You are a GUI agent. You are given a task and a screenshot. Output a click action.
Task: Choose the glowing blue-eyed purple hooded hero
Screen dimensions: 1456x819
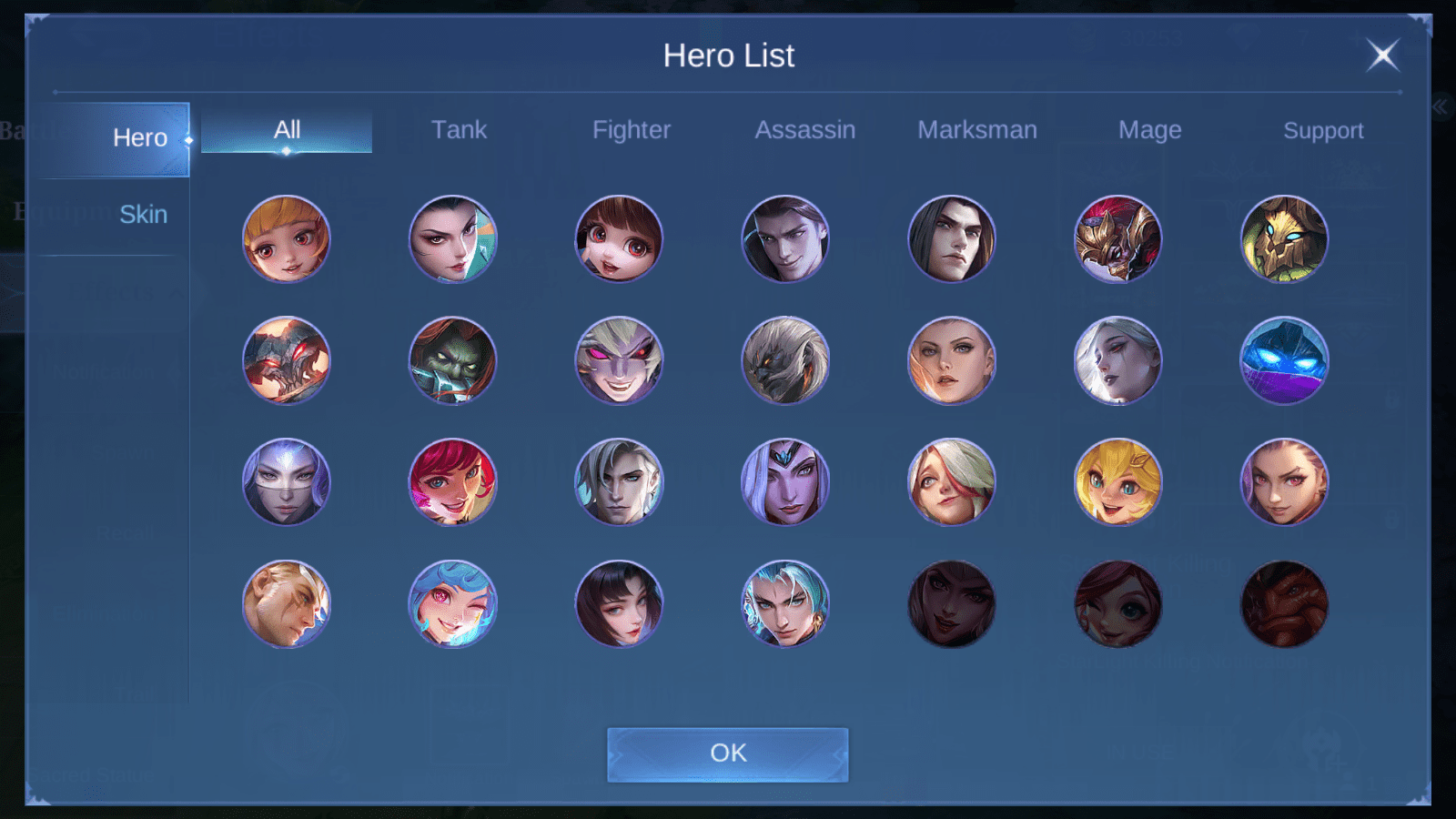tap(1284, 360)
